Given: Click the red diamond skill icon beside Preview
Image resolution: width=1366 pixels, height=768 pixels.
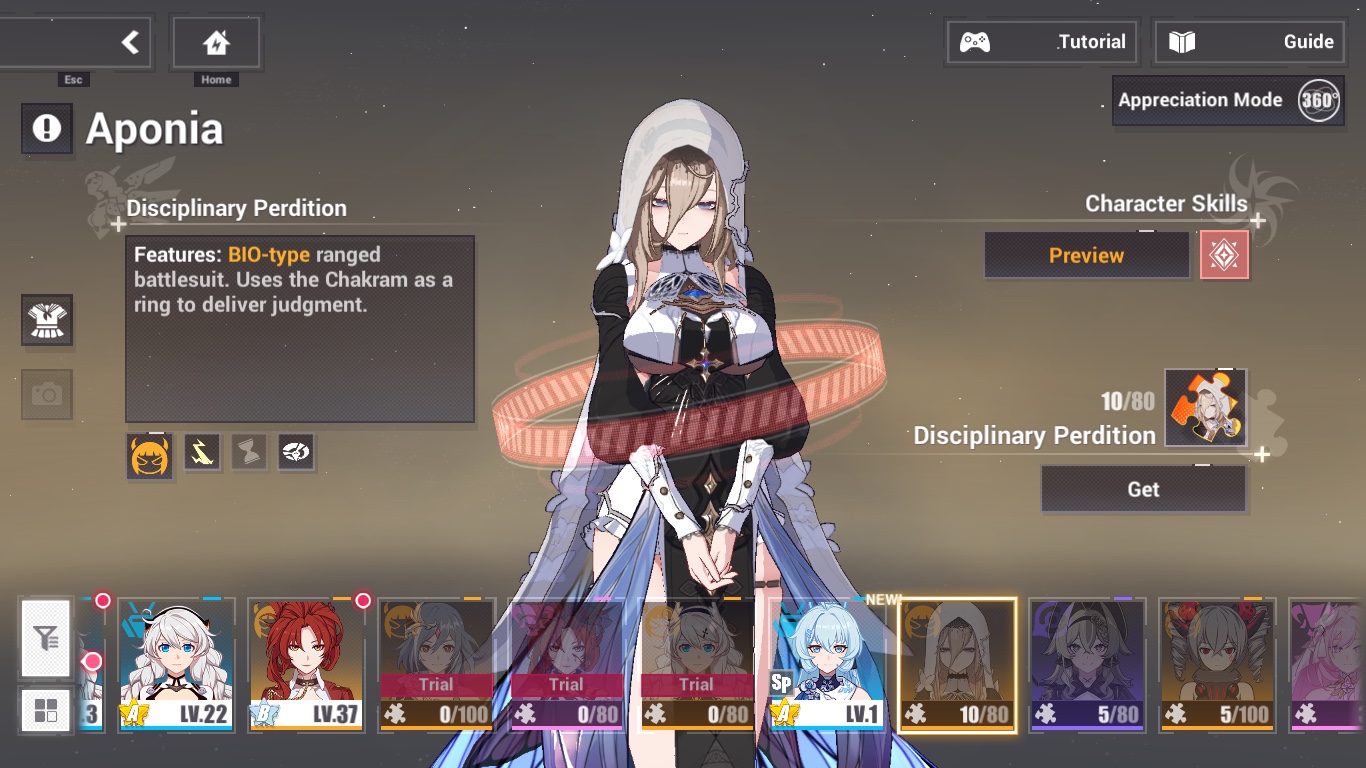Looking at the screenshot, I should [x=1224, y=255].
